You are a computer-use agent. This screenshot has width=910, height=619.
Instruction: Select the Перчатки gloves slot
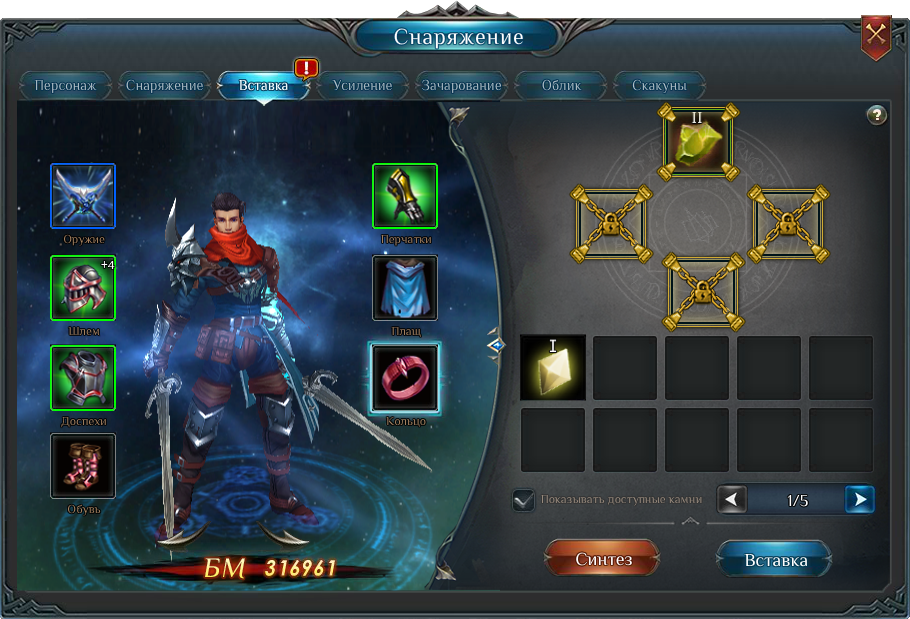pos(405,196)
